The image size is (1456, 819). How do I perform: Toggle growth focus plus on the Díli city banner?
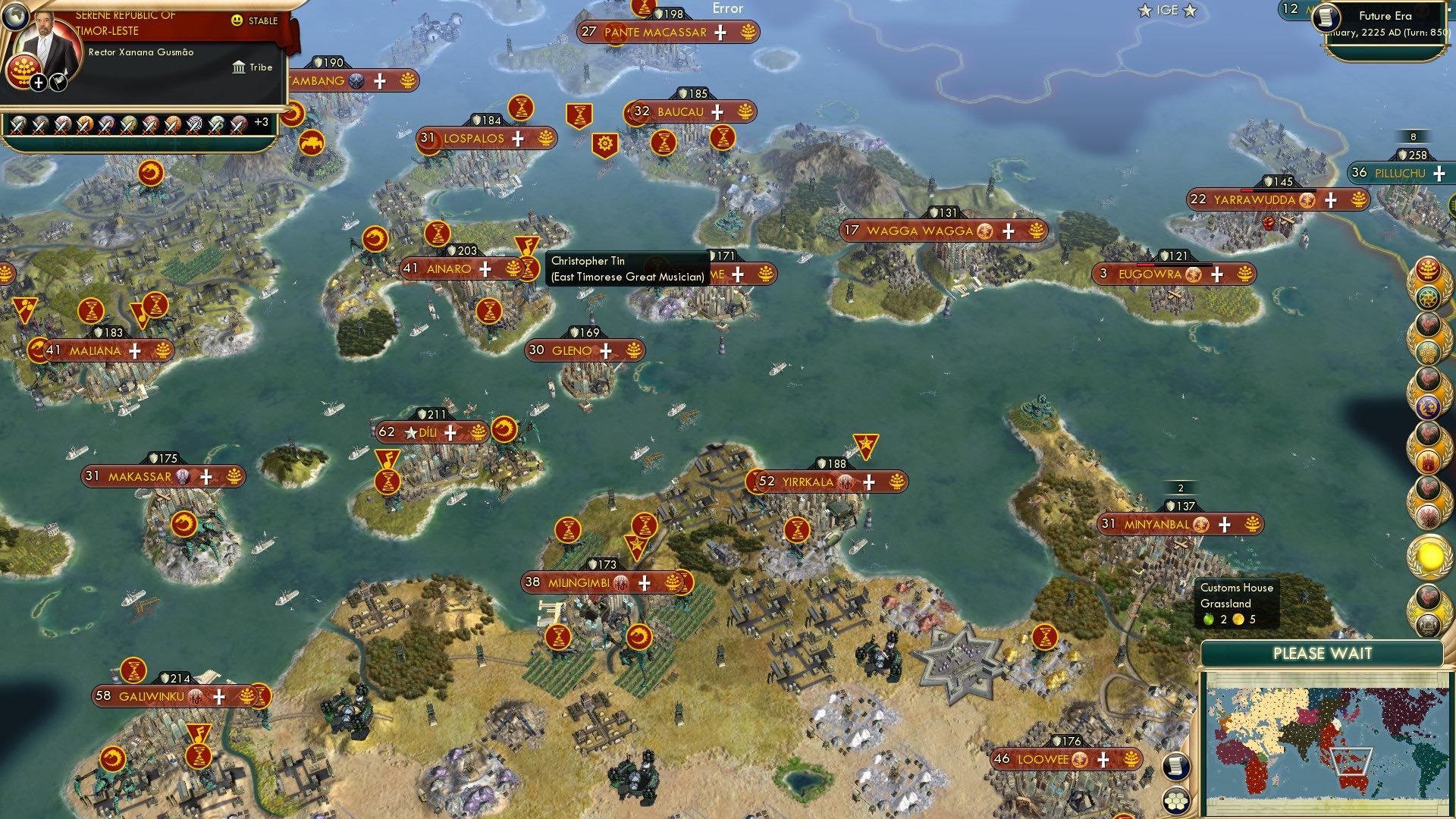[x=450, y=433]
